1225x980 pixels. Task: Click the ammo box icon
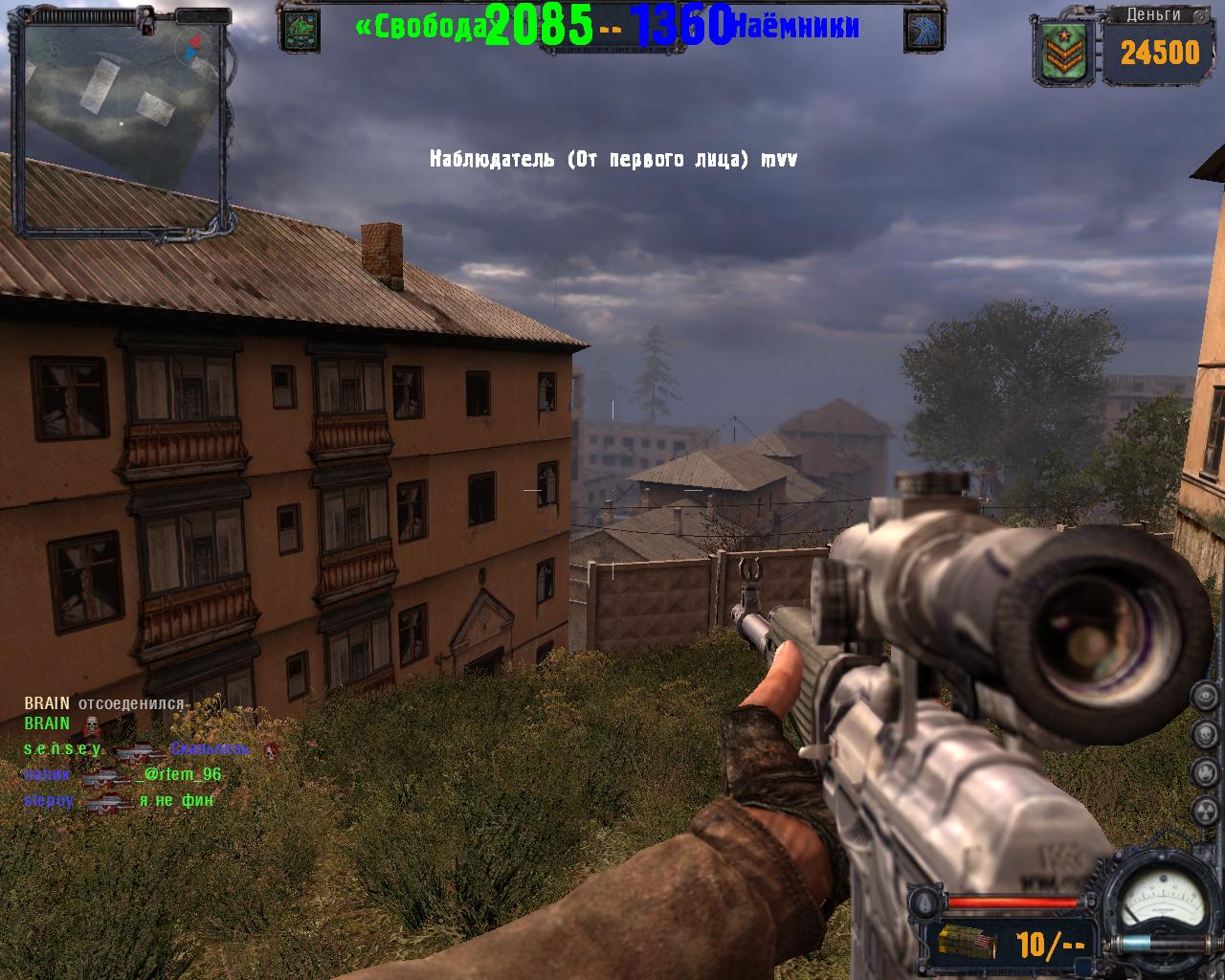(x=967, y=944)
